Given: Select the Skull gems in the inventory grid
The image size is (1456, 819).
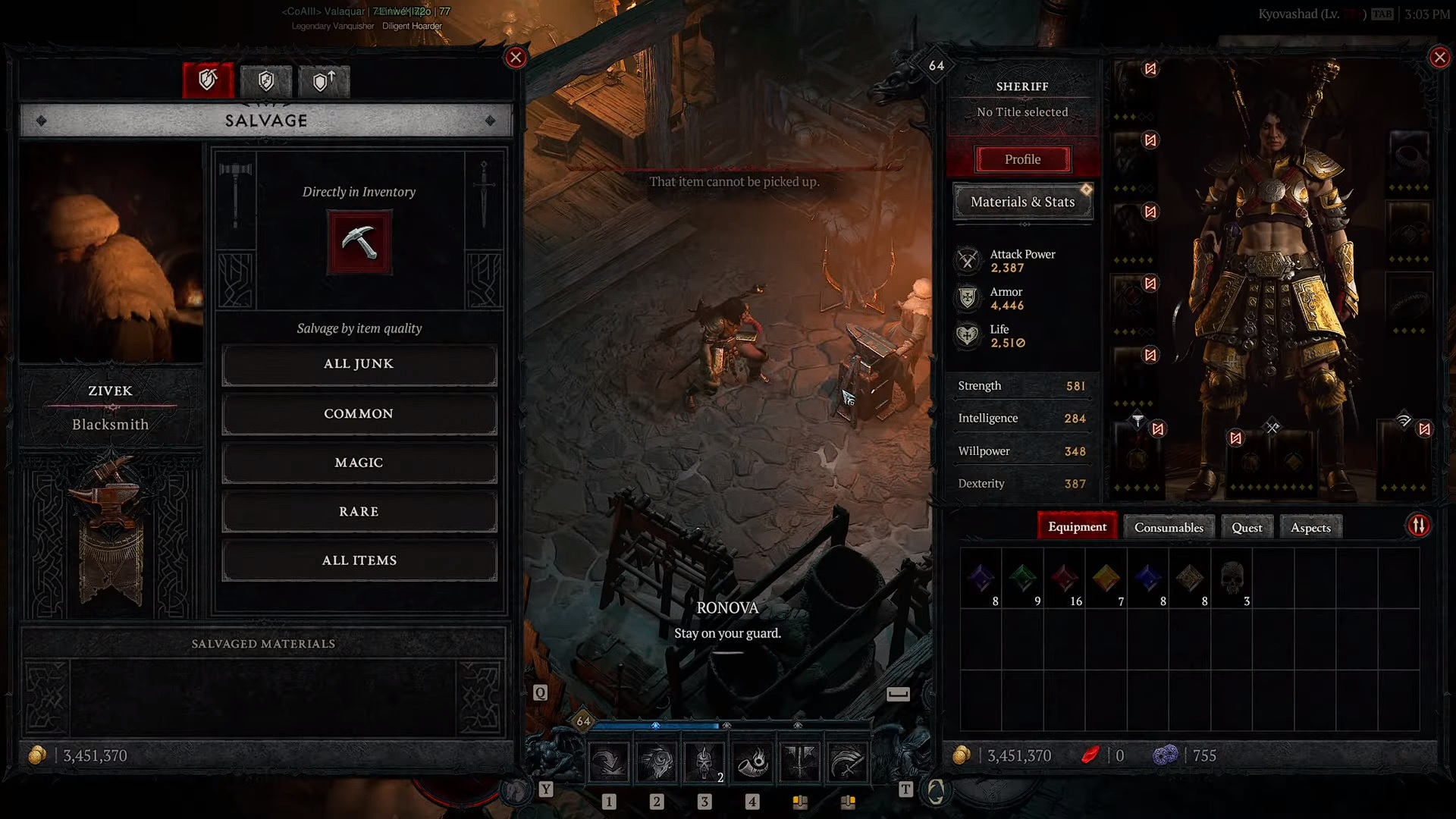Looking at the screenshot, I should tap(1230, 579).
